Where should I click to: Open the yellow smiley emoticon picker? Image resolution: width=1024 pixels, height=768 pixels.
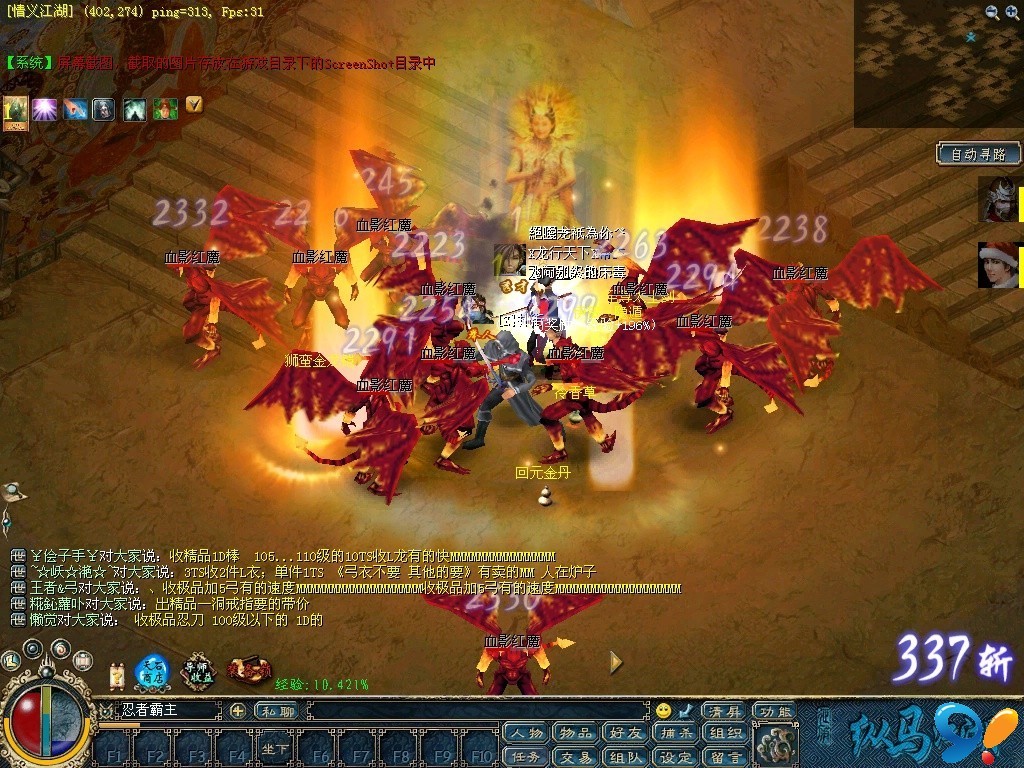(663, 711)
